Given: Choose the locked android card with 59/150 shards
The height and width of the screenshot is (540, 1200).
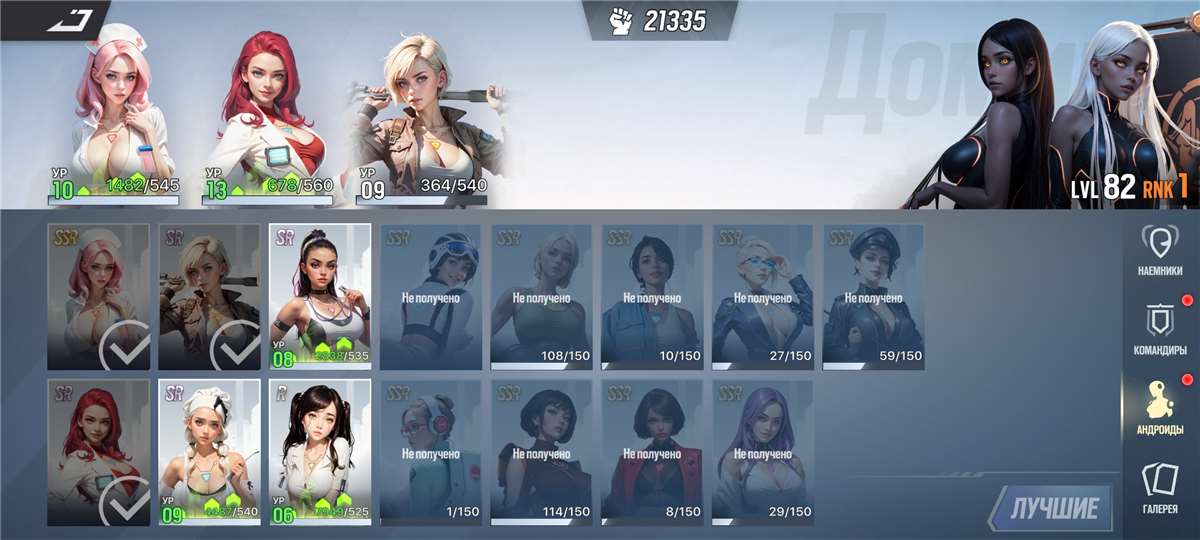Looking at the screenshot, I should [873, 296].
